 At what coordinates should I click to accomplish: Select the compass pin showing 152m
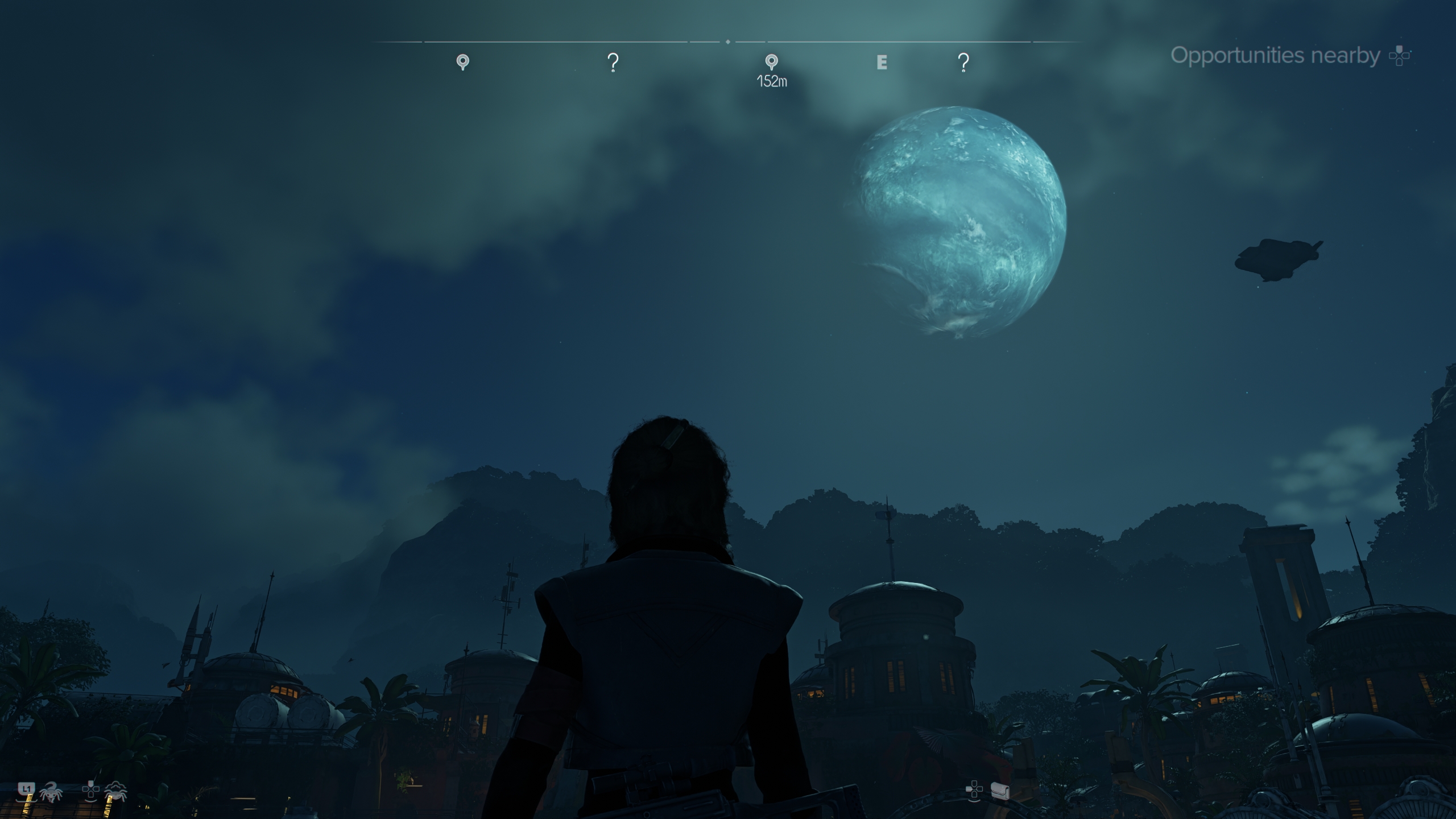pyautogui.click(x=771, y=61)
